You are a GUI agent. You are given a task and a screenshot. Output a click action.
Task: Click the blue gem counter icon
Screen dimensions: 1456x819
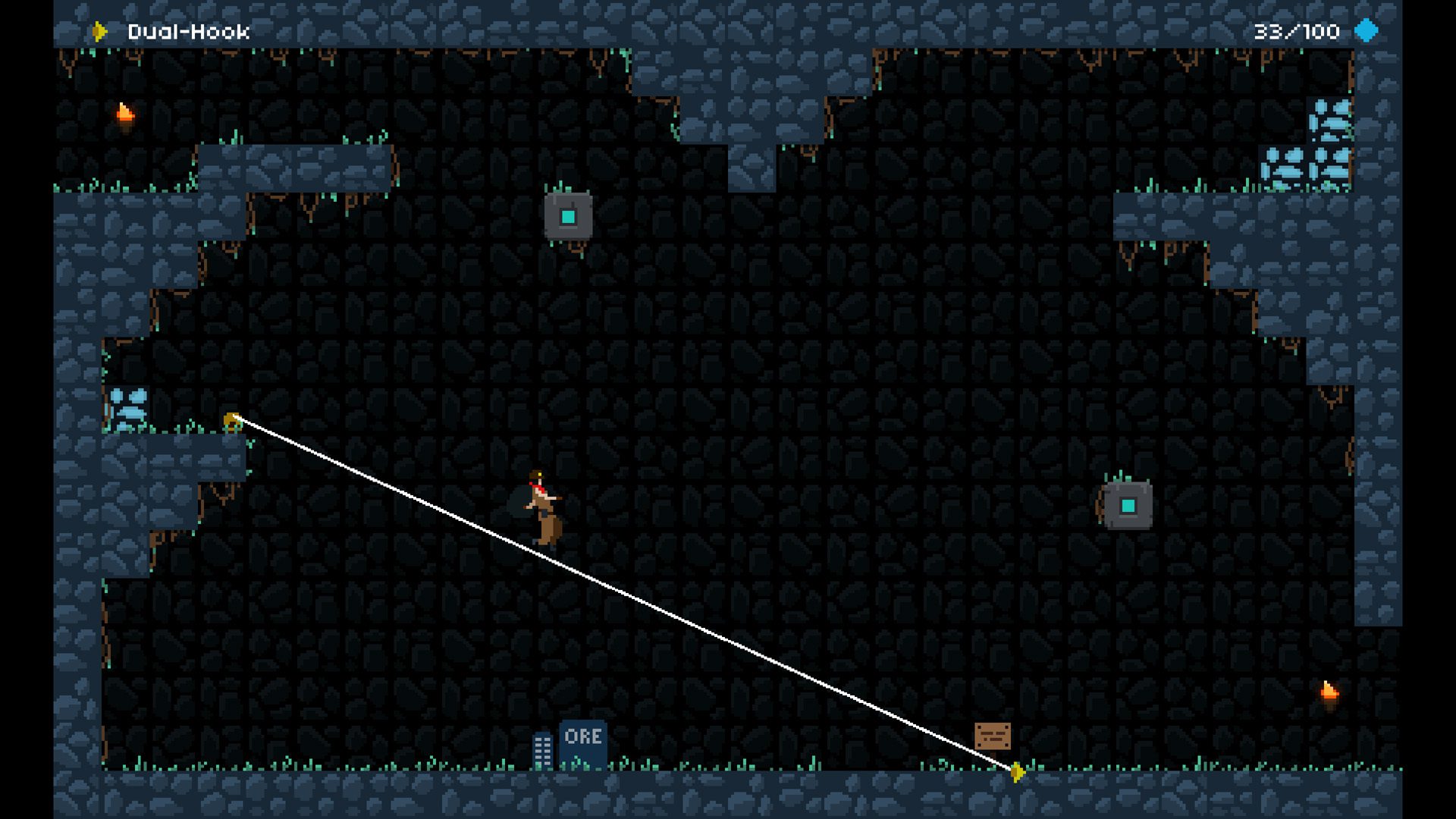[1366, 31]
